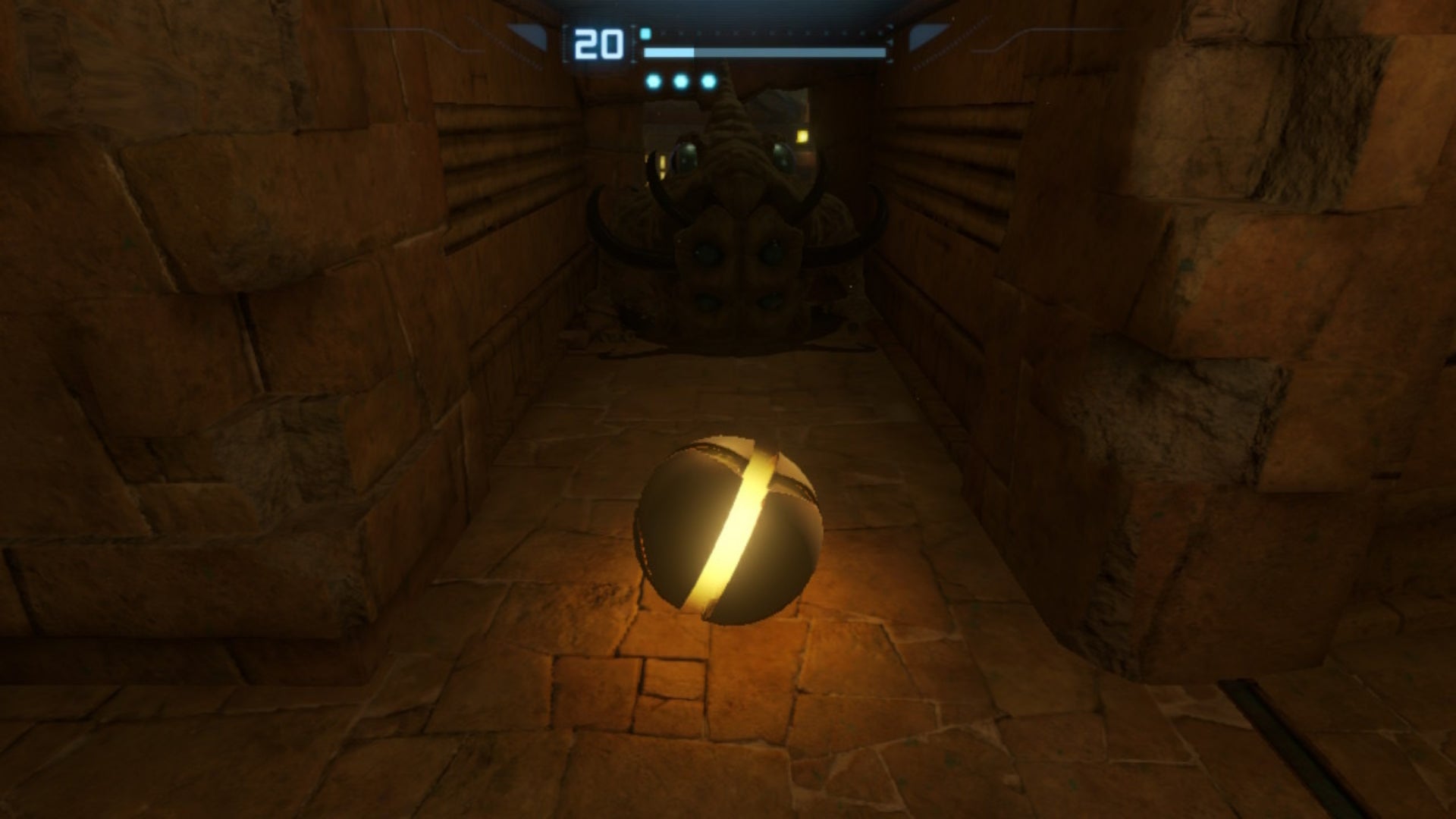Toggle the filled portion of the energy bar
Viewport: 1456px width, 819px height.
669,52
